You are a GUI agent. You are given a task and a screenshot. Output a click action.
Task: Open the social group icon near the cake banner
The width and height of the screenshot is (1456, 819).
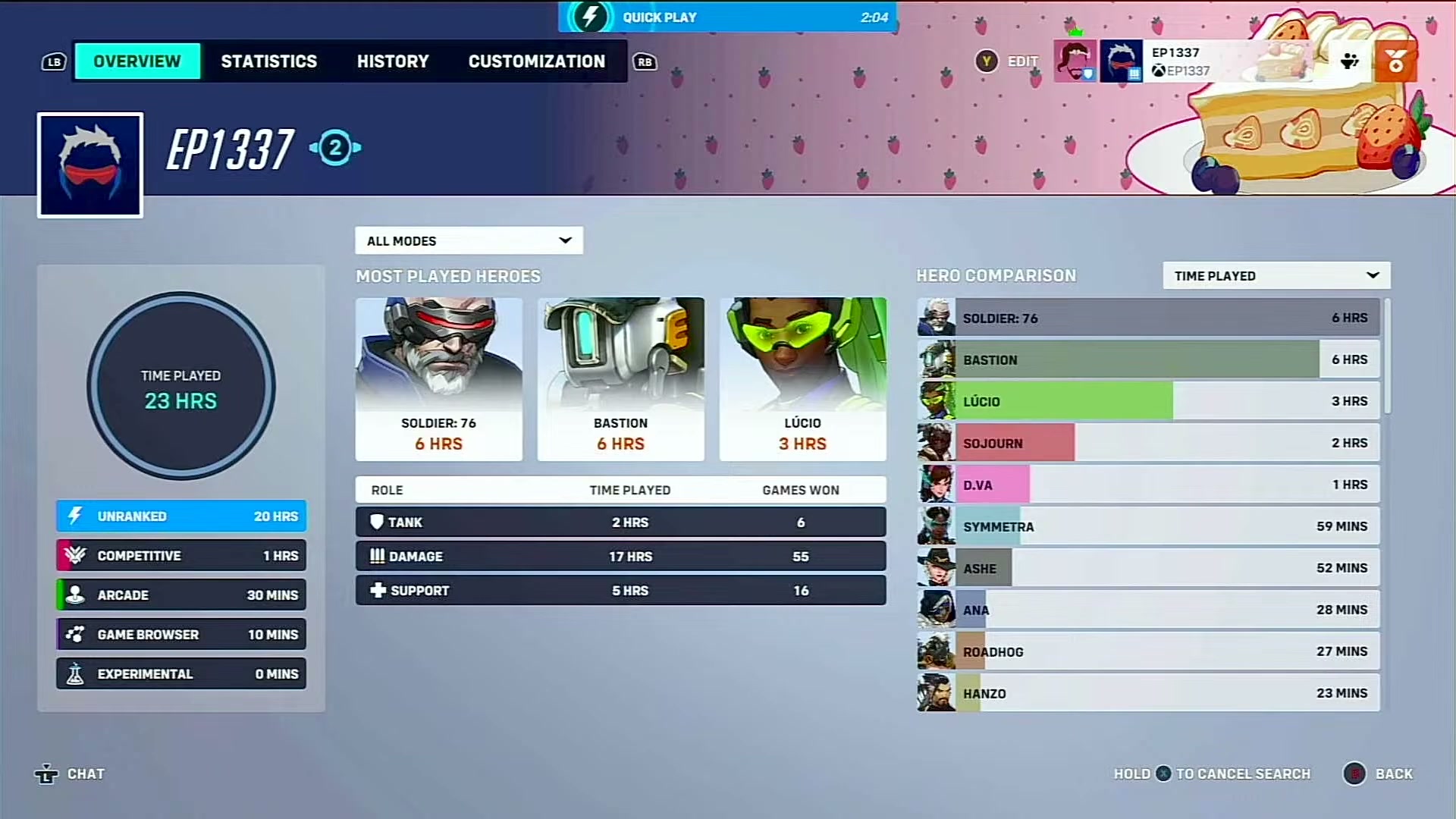(1351, 61)
